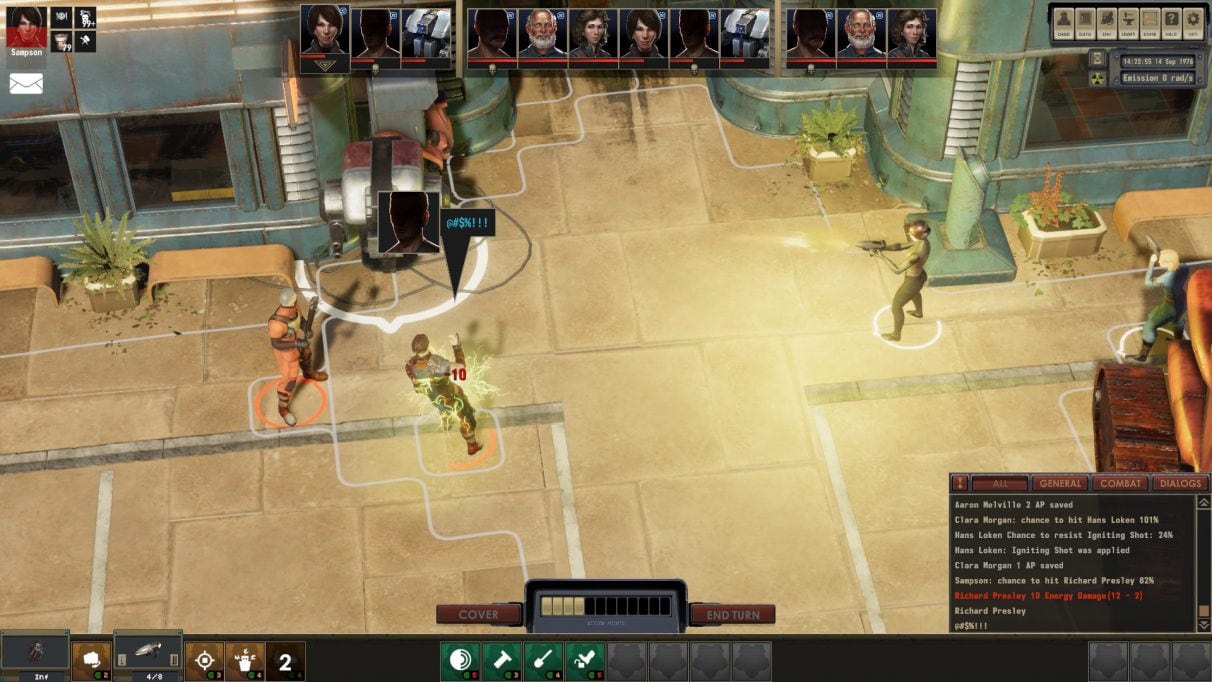Click the END TURN button
The width and height of the screenshot is (1212, 682).
coord(732,615)
